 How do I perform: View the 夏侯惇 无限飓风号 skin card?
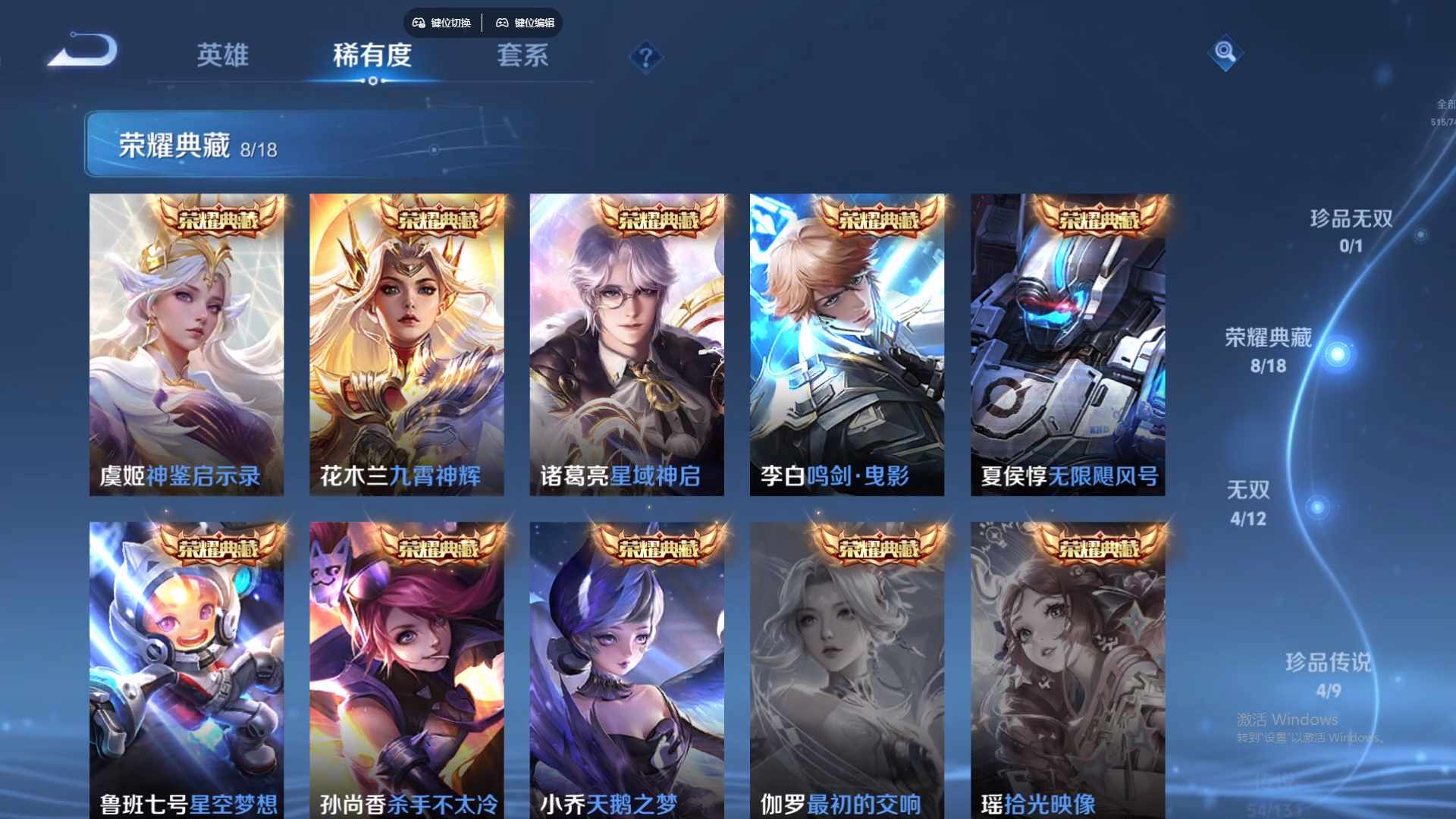click(x=1068, y=345)
